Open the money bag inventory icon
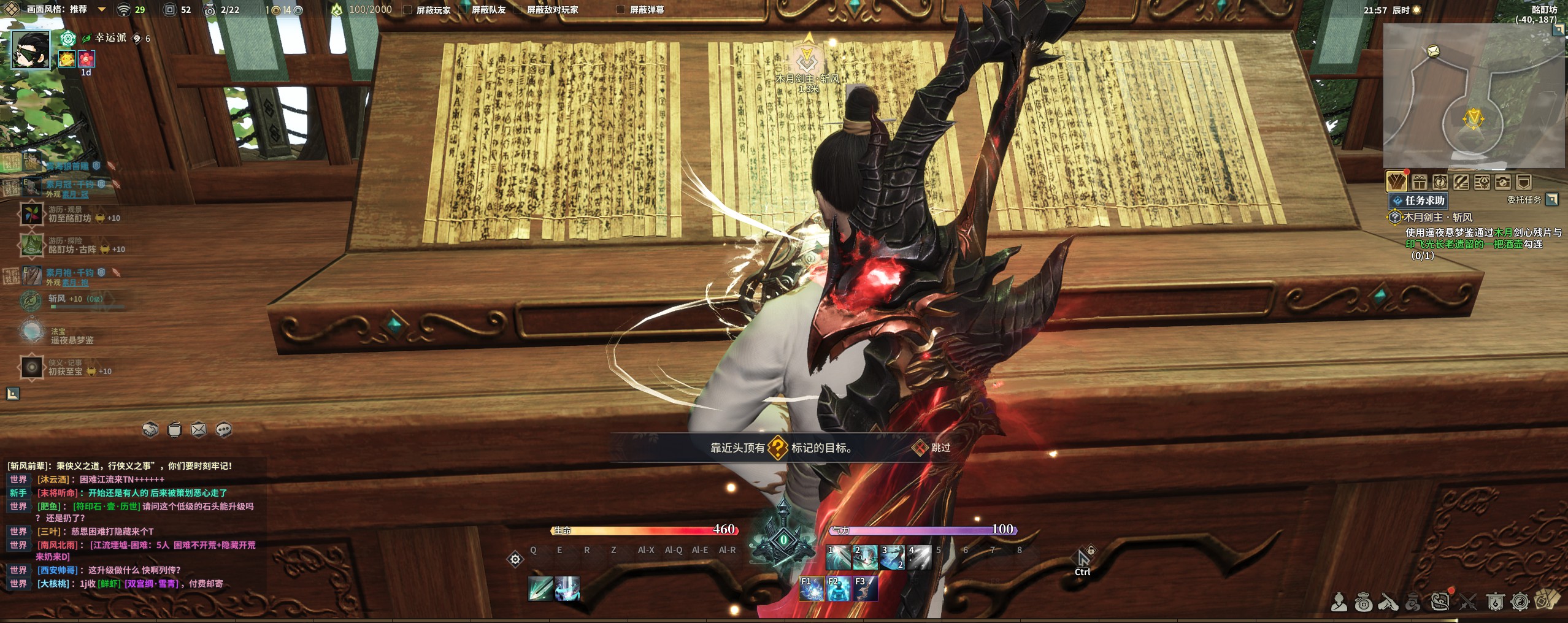Screen dimensions: 1568x623 [1363, 603]
